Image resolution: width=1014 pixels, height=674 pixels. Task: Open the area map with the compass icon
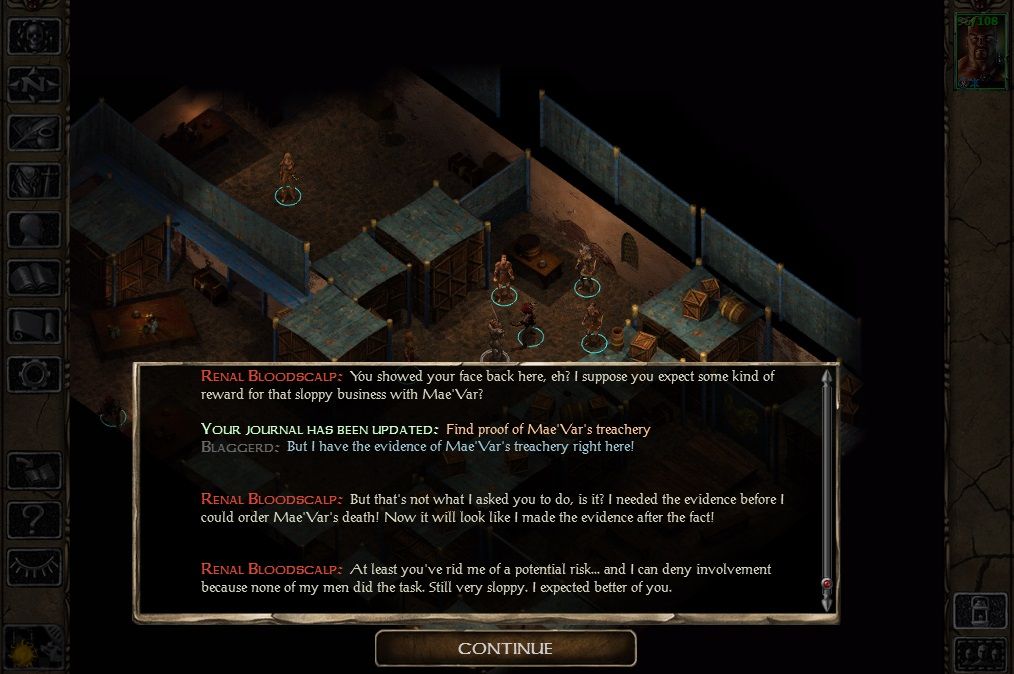[34, 84]
